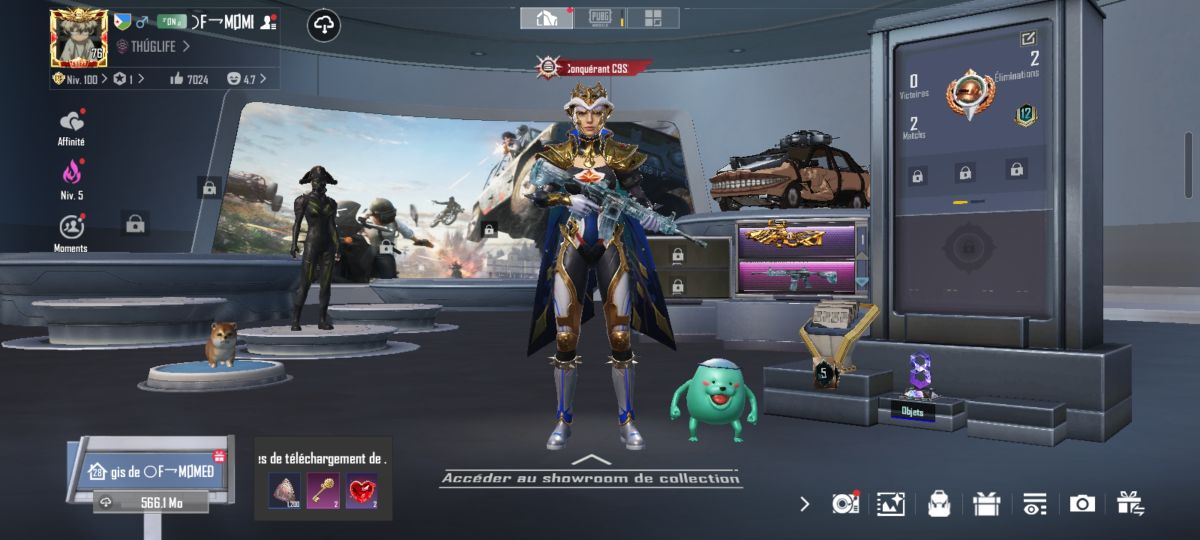This screenshot has height=540, width=1200.
Task: Open the backpack inventory icon
Action: (x=938, y=504)
